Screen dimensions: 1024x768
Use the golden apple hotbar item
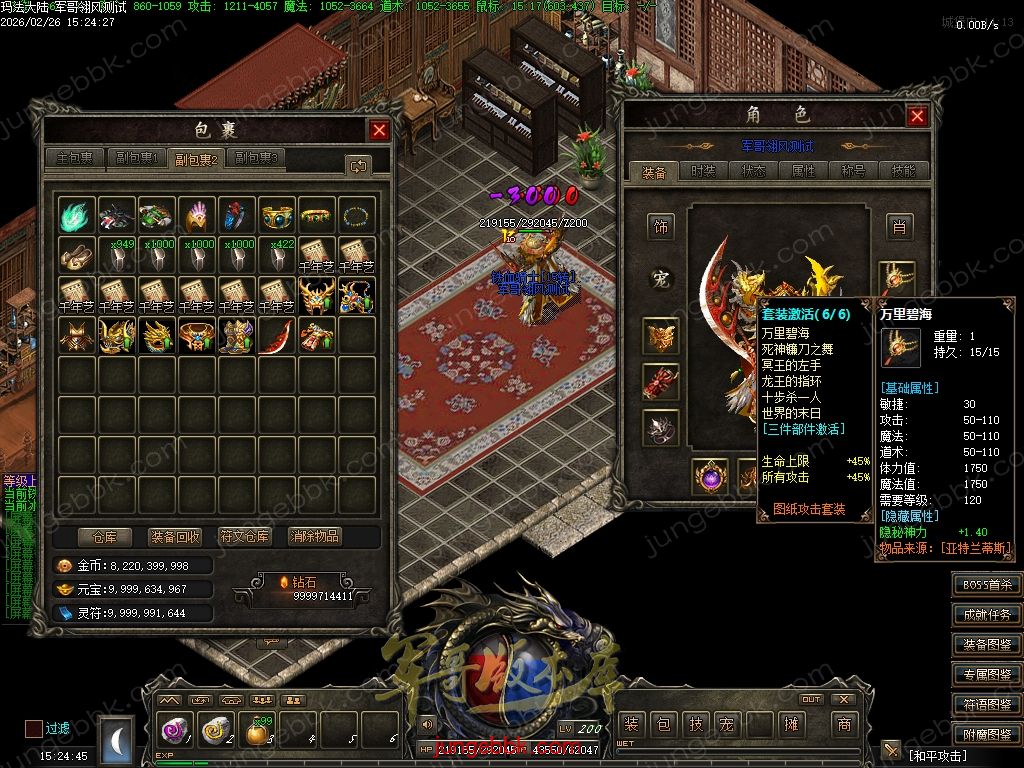click(x=259, y=733)
